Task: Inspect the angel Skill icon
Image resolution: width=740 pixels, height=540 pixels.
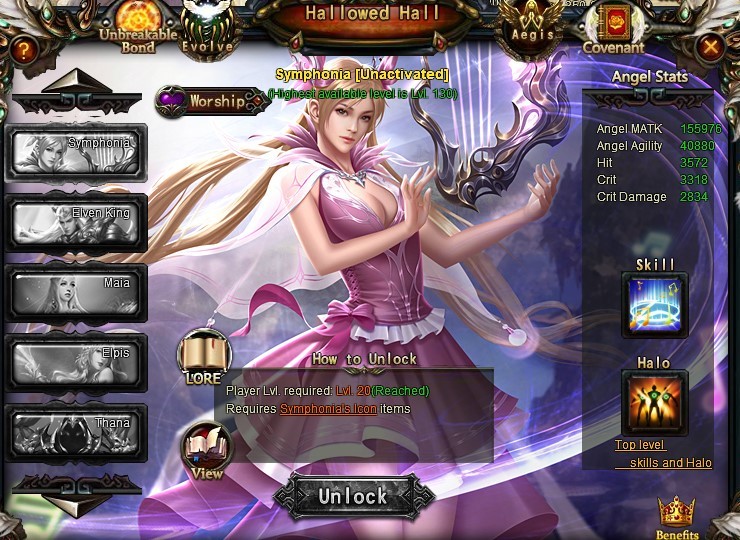Action: (655, 304)
